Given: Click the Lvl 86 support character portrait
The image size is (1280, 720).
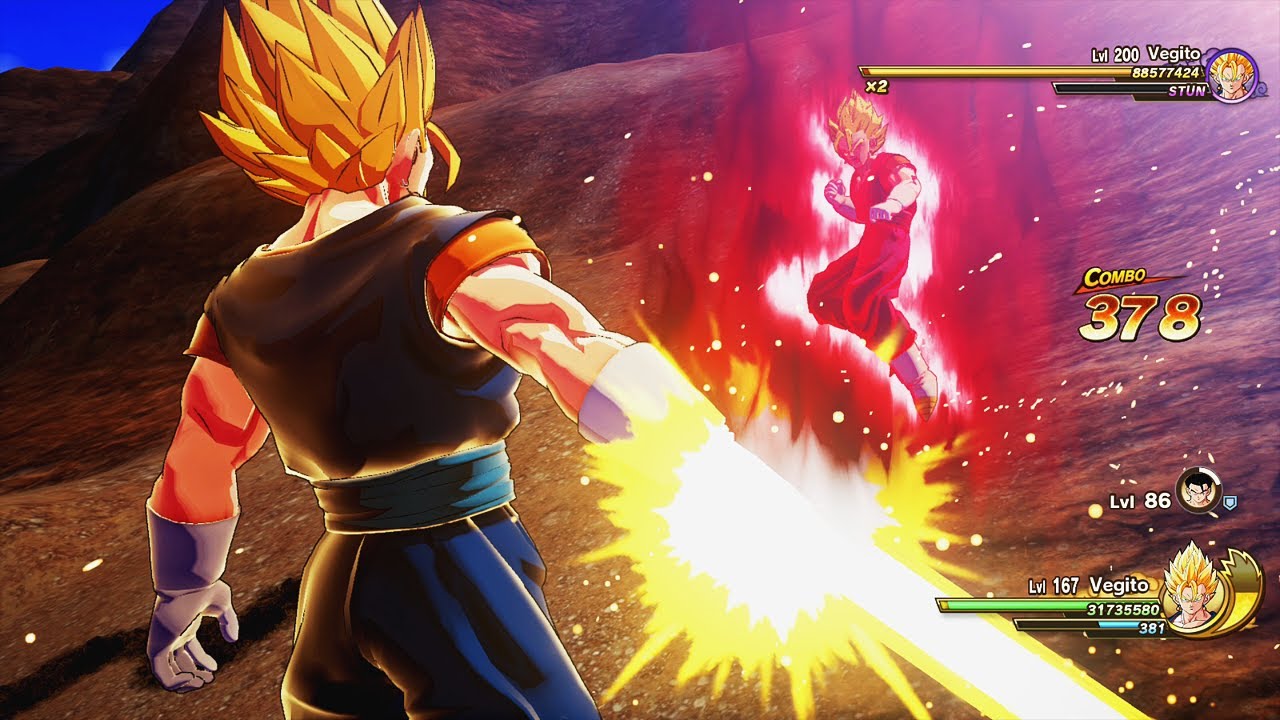Looking at the screenshot, I should 1196,491.
